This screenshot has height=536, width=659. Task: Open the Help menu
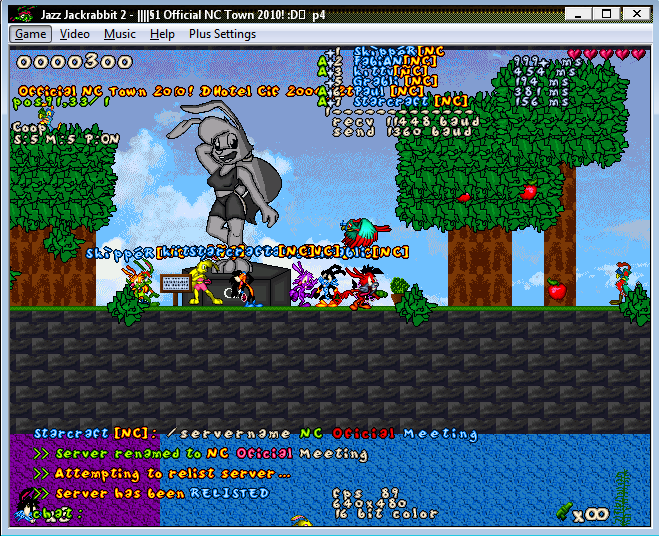[x=162, y=34]
